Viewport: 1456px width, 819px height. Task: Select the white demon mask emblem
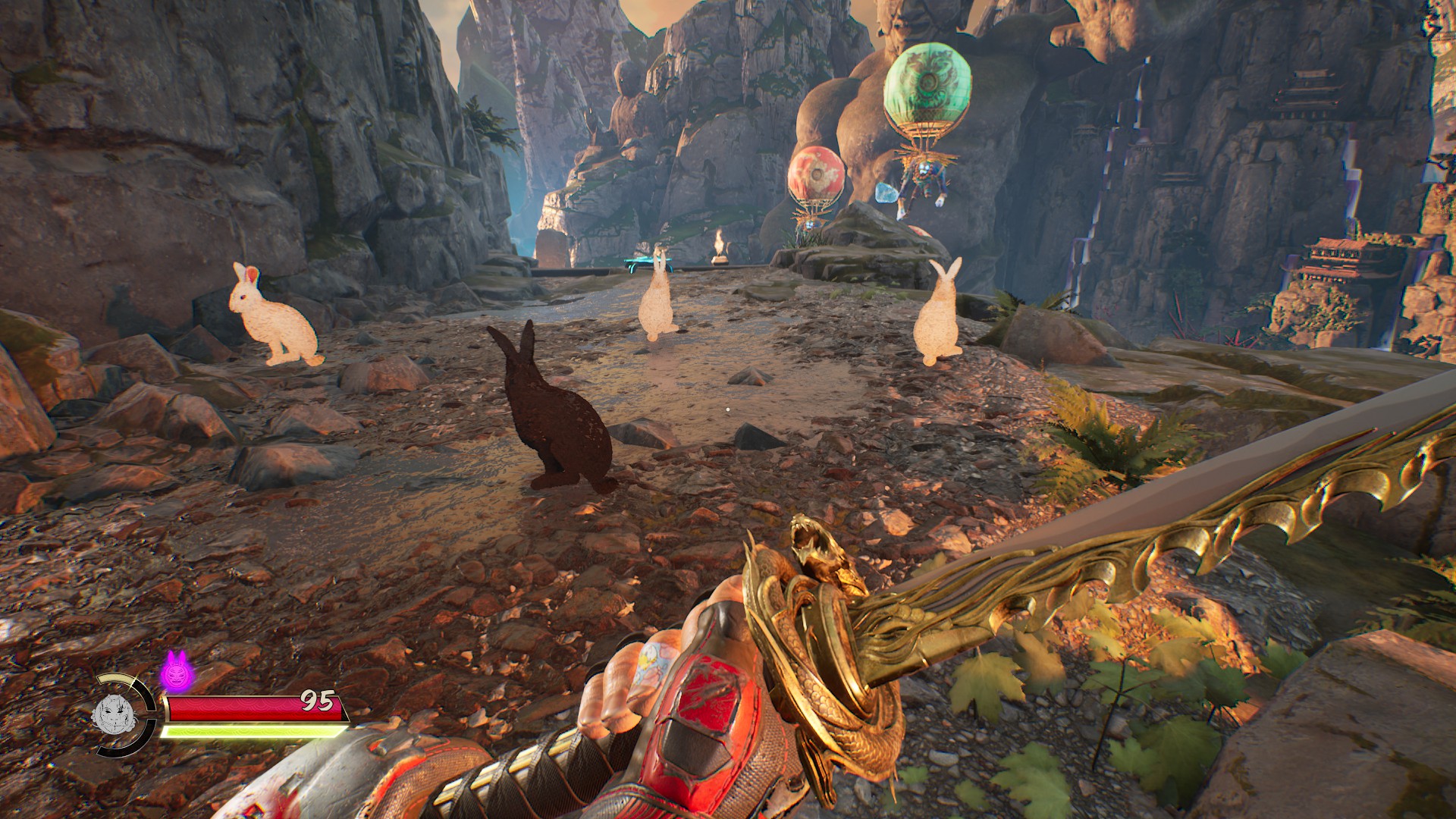(114, 714)
